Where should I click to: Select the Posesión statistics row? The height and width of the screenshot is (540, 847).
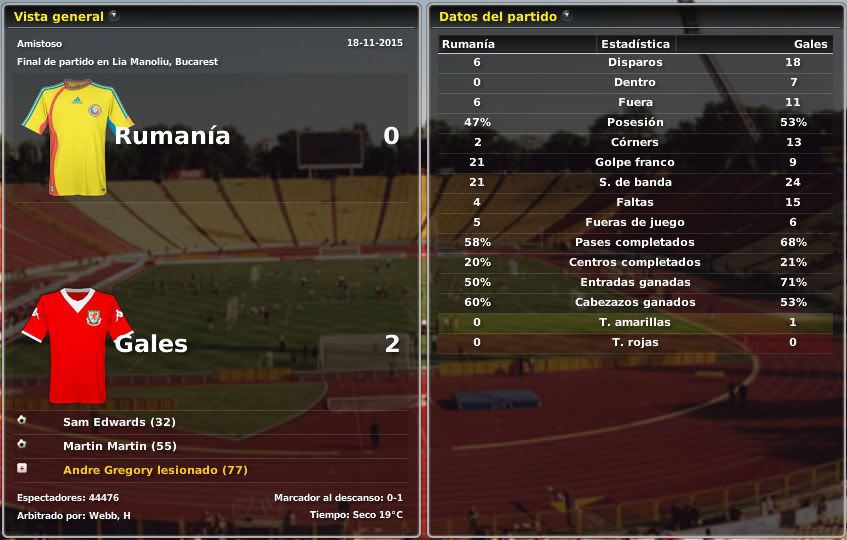tap(635, 122)
